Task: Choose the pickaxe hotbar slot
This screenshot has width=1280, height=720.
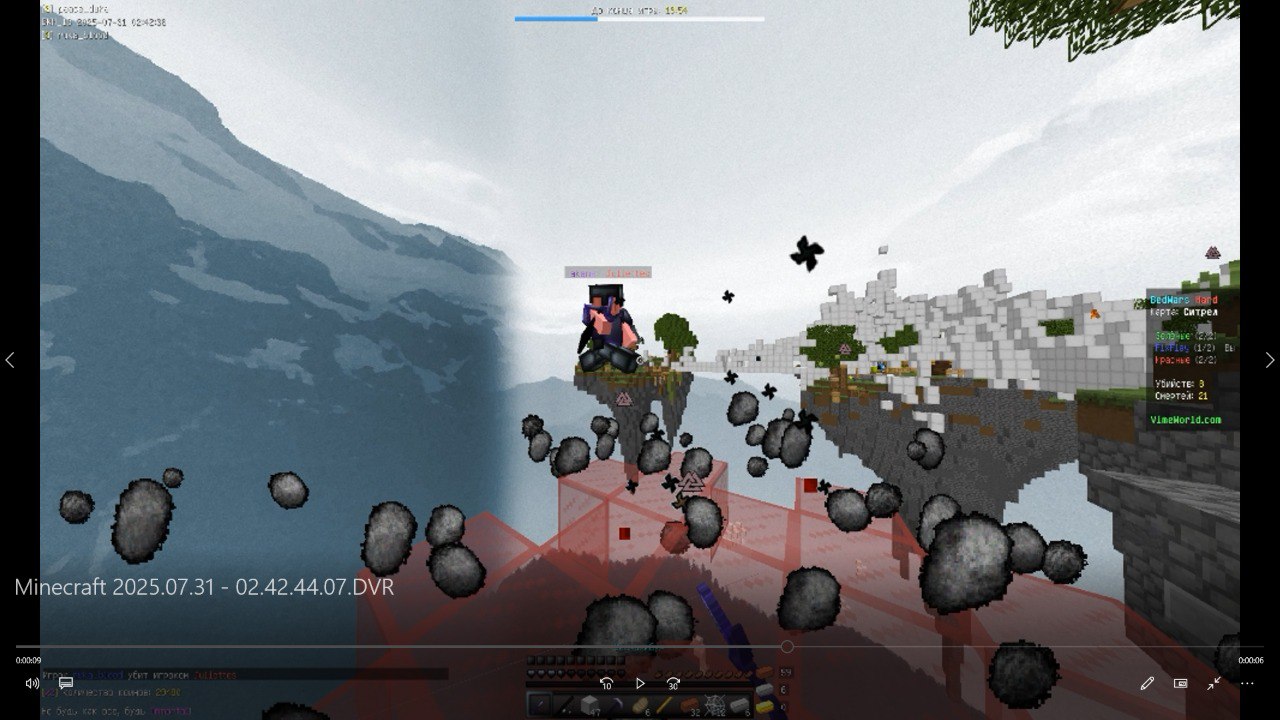Action: pos(615,705)
